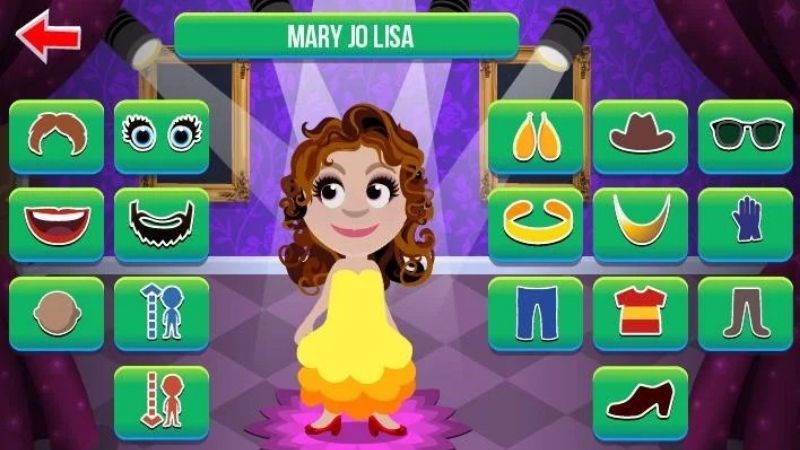Edit the Mary Jo Lisa name banner
The width and height of the screenshot is (800, 450).
pos(347,37)
